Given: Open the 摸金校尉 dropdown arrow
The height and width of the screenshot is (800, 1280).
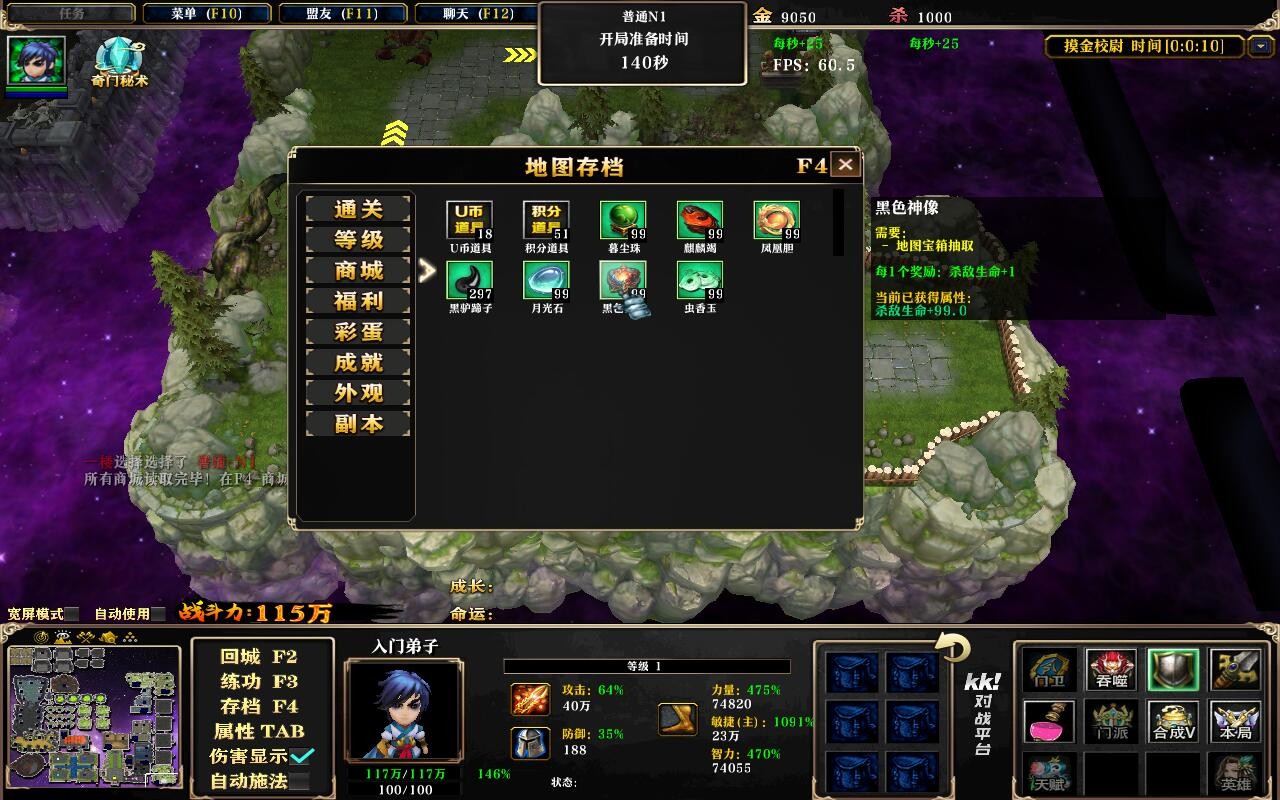Looking at the screenshot, I should coord(1262,46).
